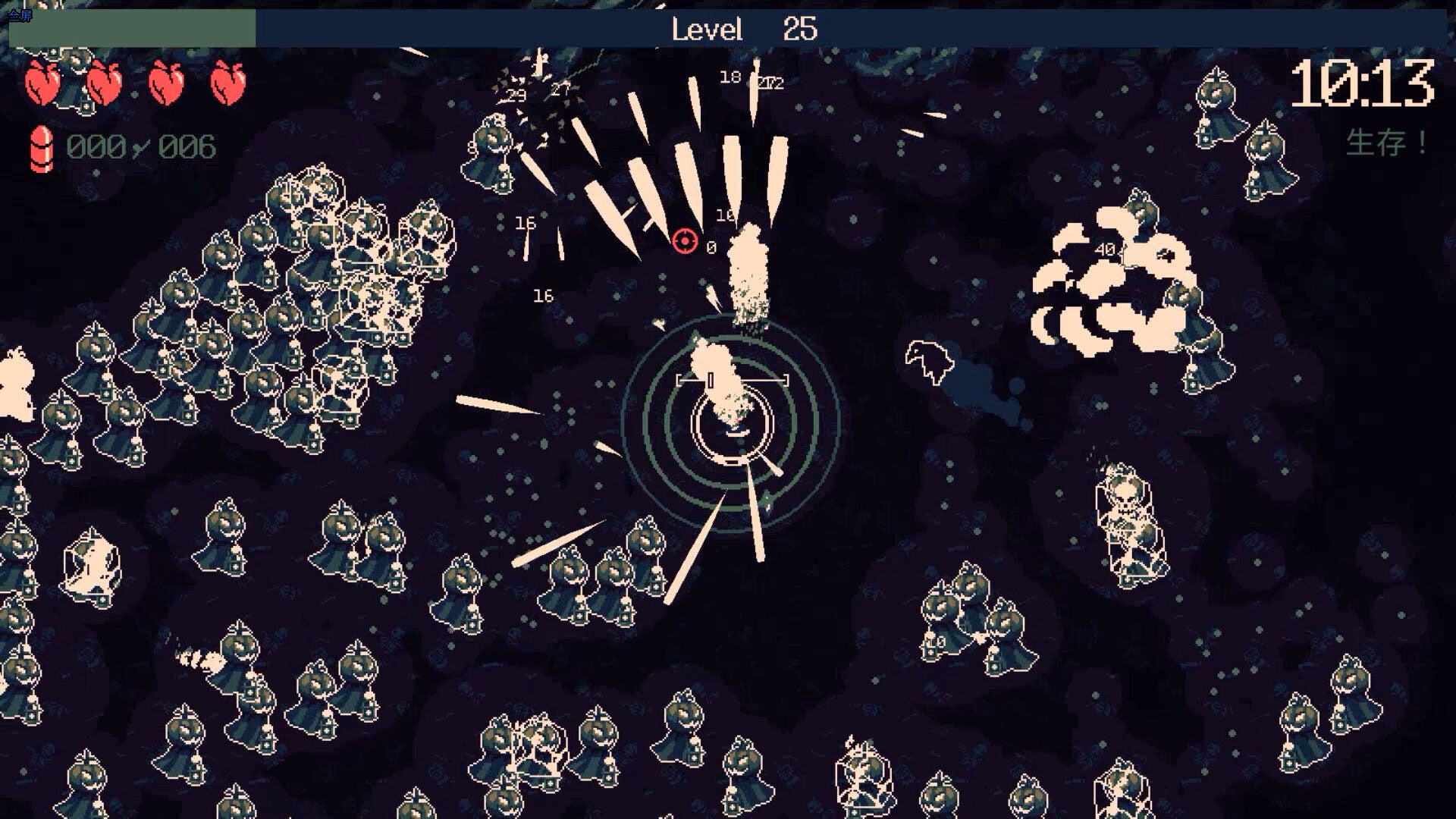Screen dimensions: 1456x819
Task: Click the first red heart health icon
Action: click(x=42, y=80)
